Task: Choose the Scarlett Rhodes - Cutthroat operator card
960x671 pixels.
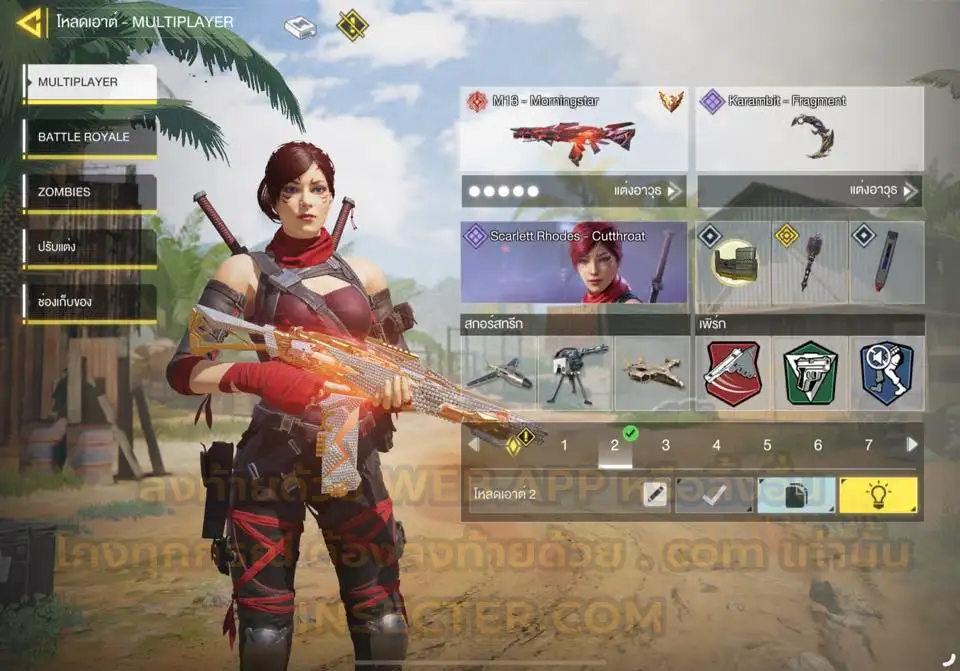Action: (574, 263)
